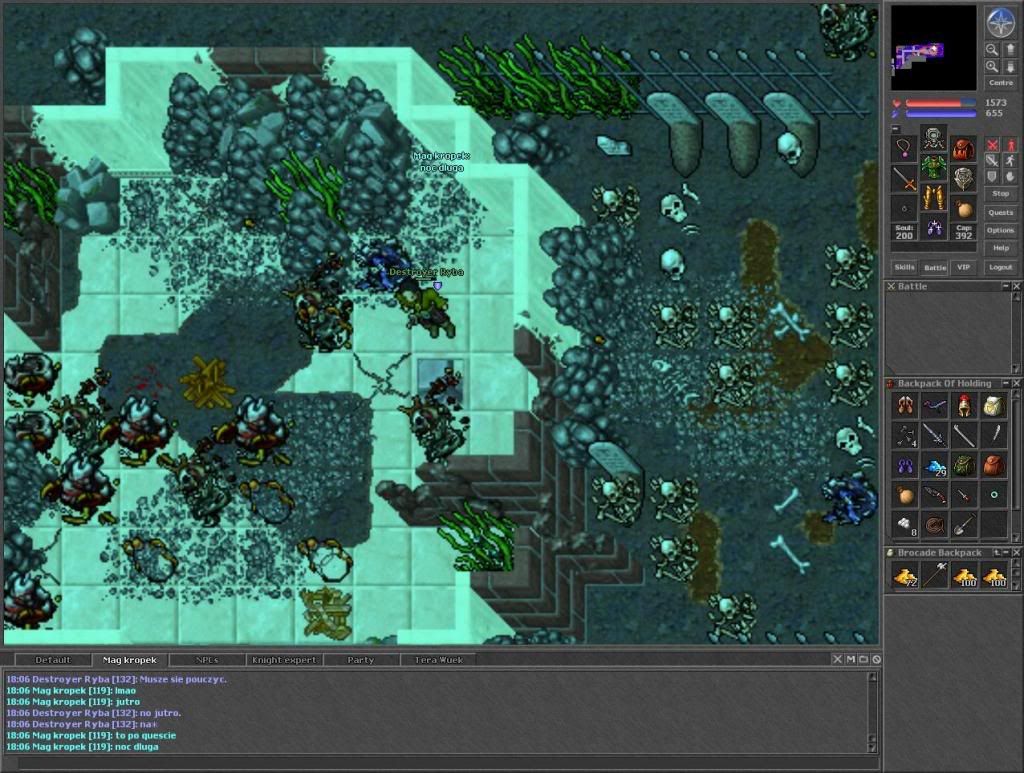Select the shovel in Backpack Of Holding

(x=964, y=523)
